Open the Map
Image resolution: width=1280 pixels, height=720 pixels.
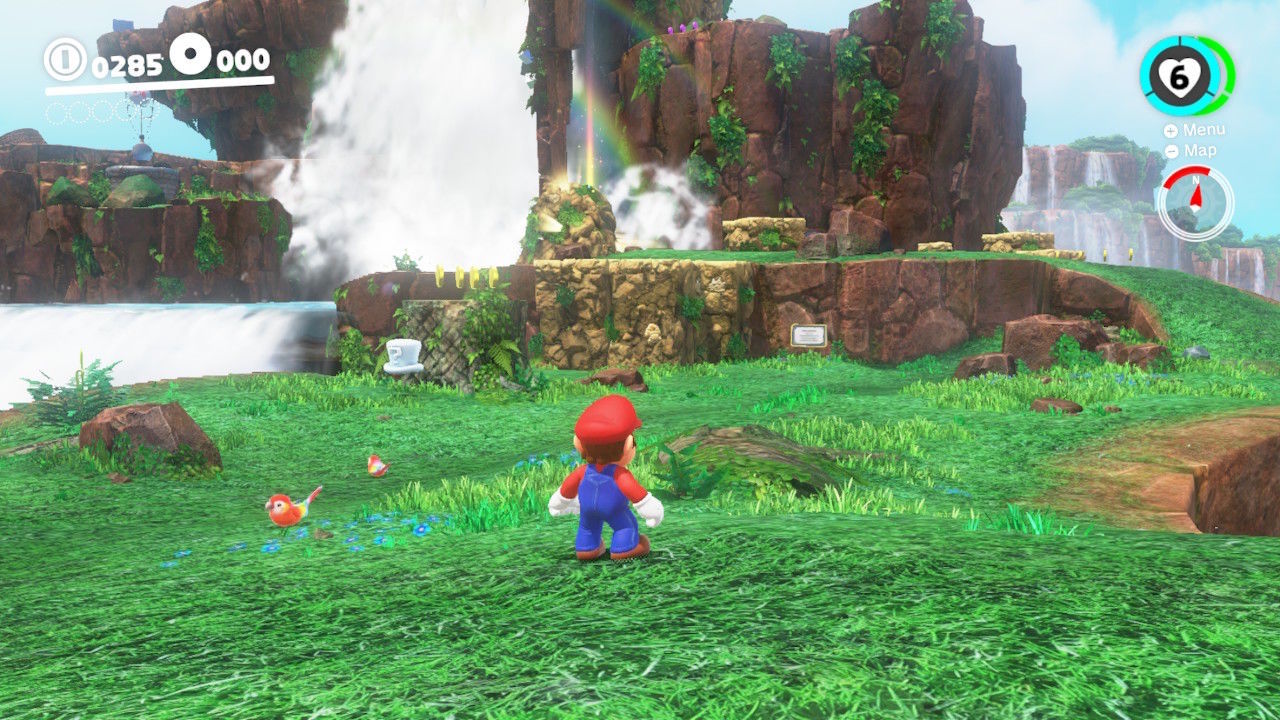pos(1193,151)
